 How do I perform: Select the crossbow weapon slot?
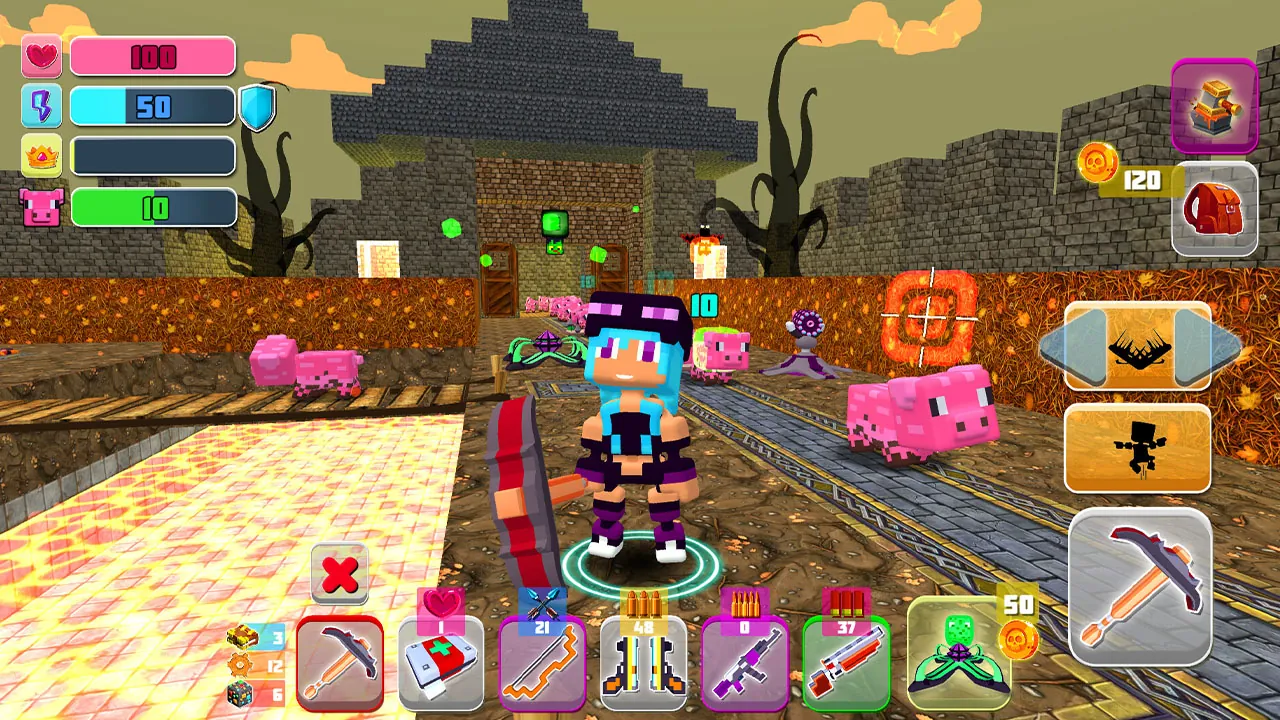pos(543,664)
